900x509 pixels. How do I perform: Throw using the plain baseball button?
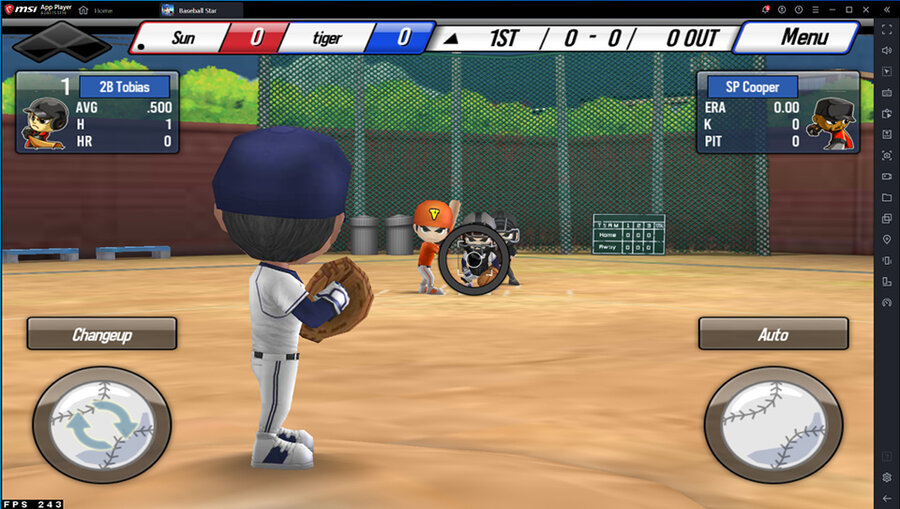click(773, 425)
